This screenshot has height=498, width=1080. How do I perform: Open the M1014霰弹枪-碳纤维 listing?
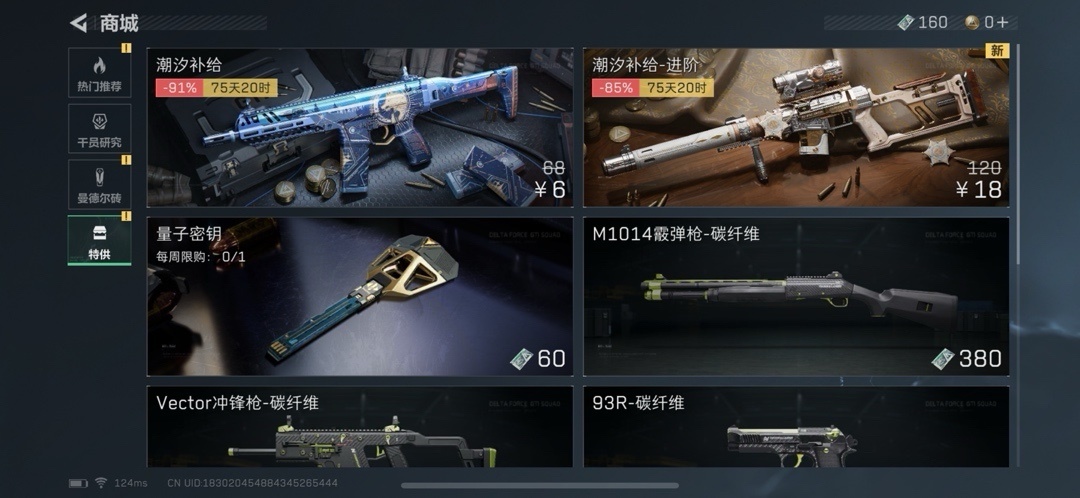pos(796,297)
